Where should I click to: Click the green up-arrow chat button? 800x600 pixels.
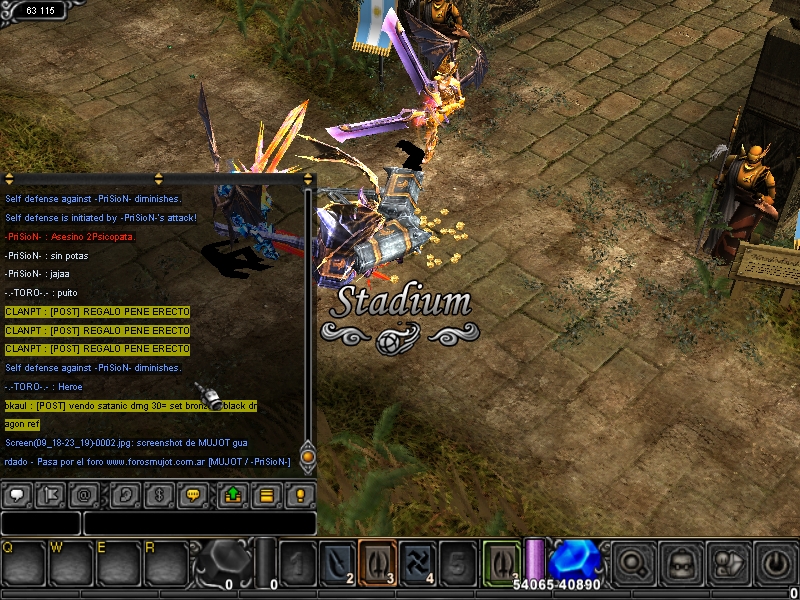pos(231,495)
